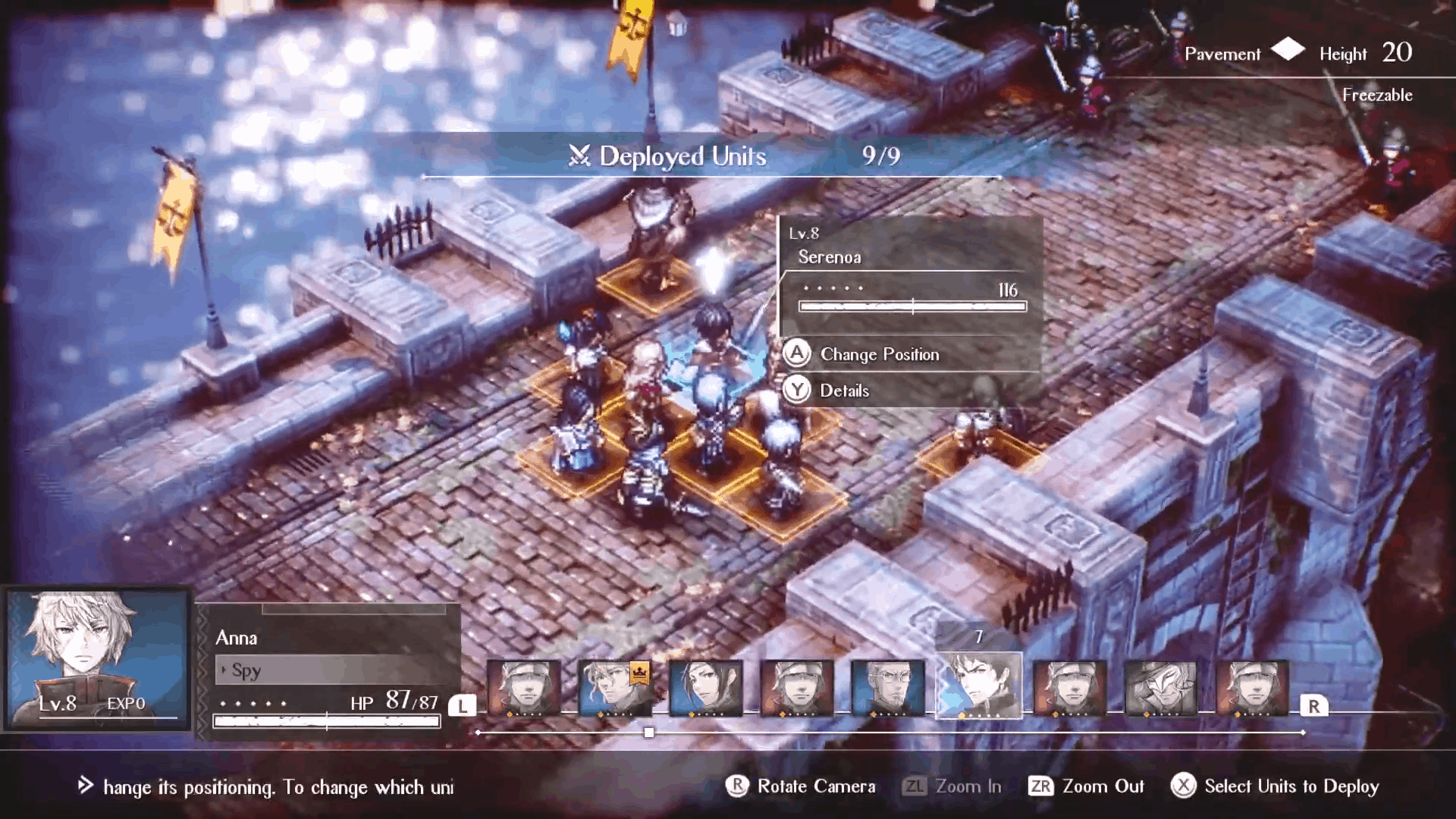Open Details for Serenoa
This screenshot has width=1456, height=819.
[x=843, y=391]
